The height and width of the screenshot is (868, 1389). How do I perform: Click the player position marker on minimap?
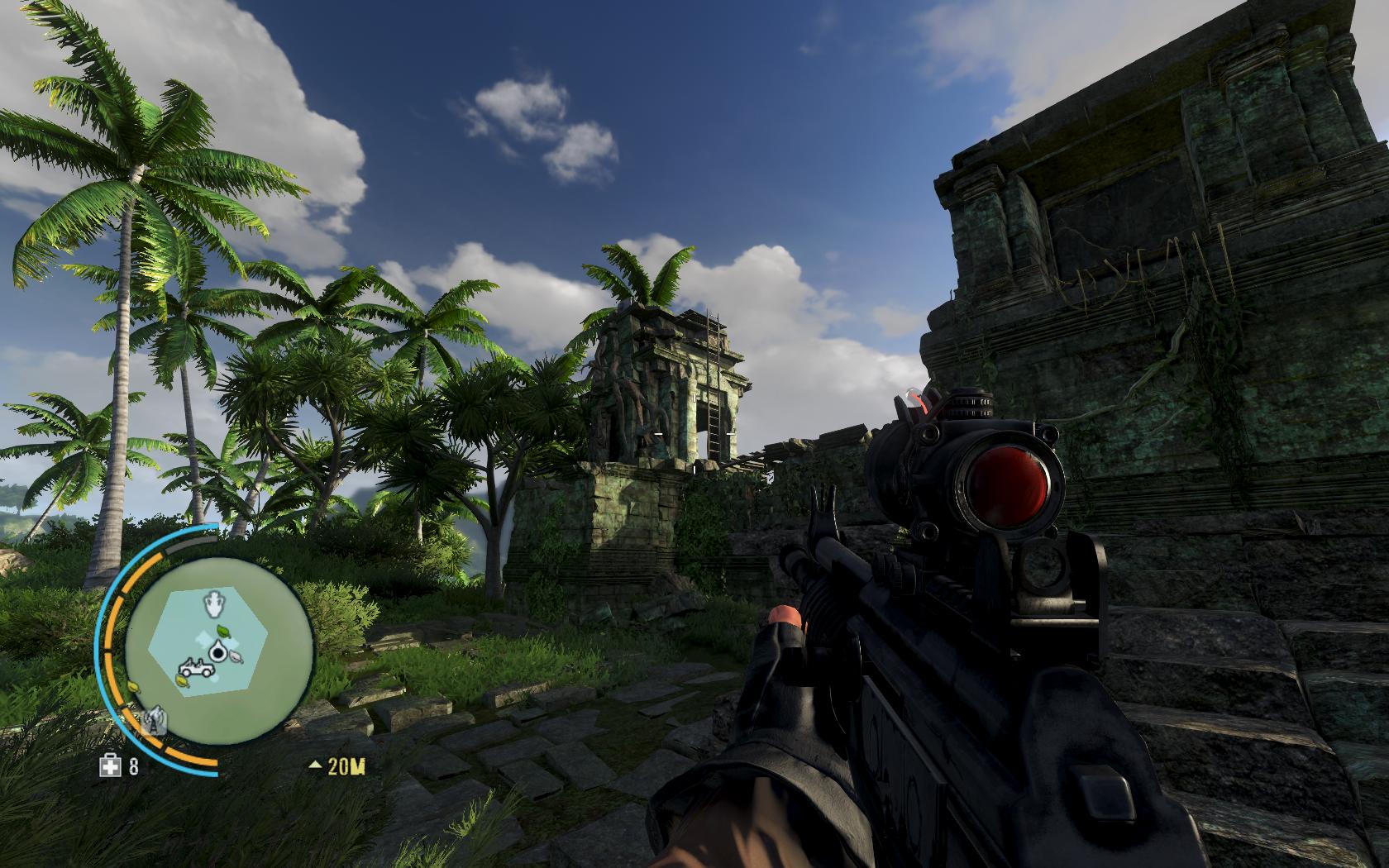[x=218, y=653]
